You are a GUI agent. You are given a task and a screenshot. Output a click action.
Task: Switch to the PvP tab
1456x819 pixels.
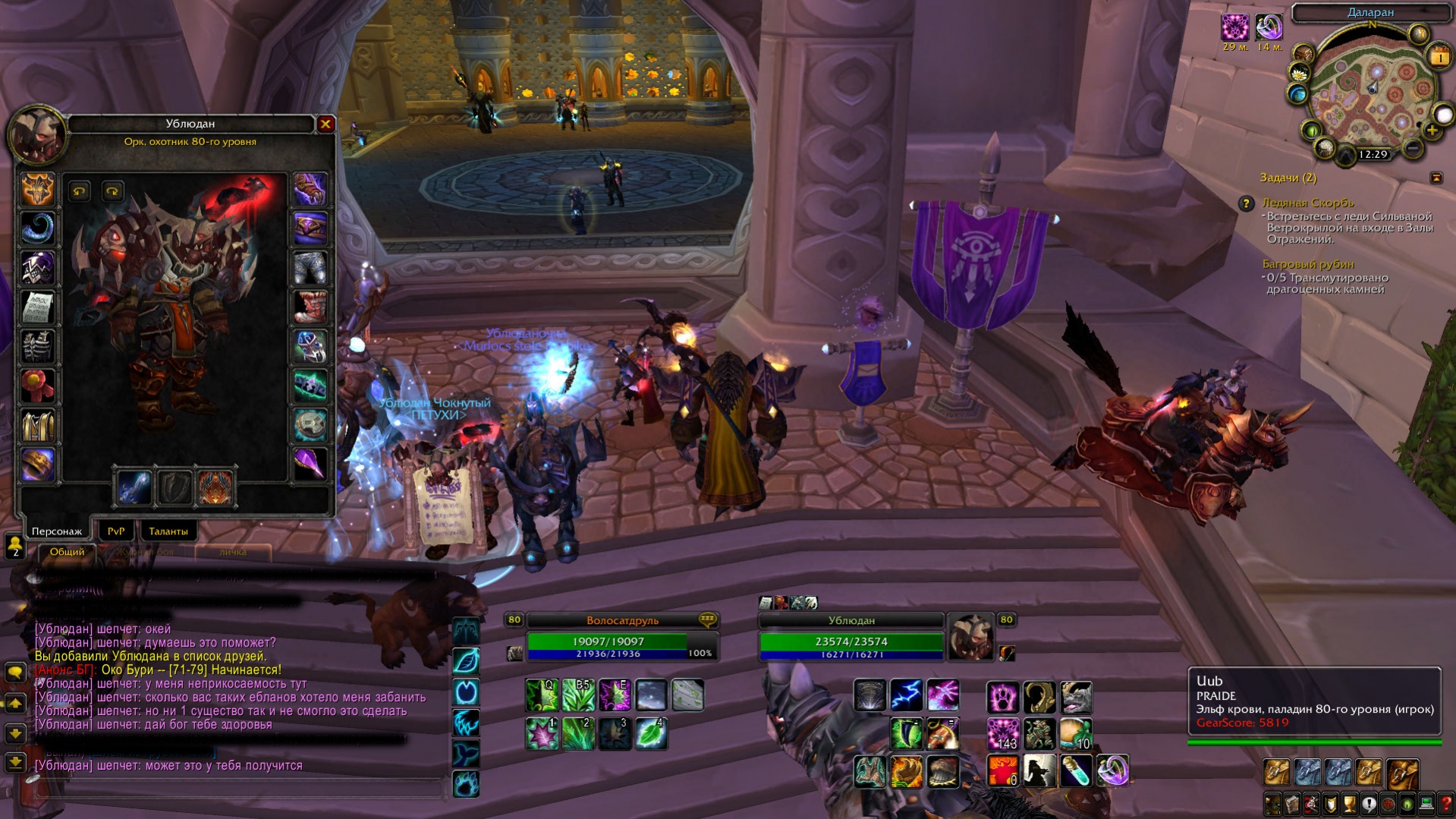click(115, 531)
